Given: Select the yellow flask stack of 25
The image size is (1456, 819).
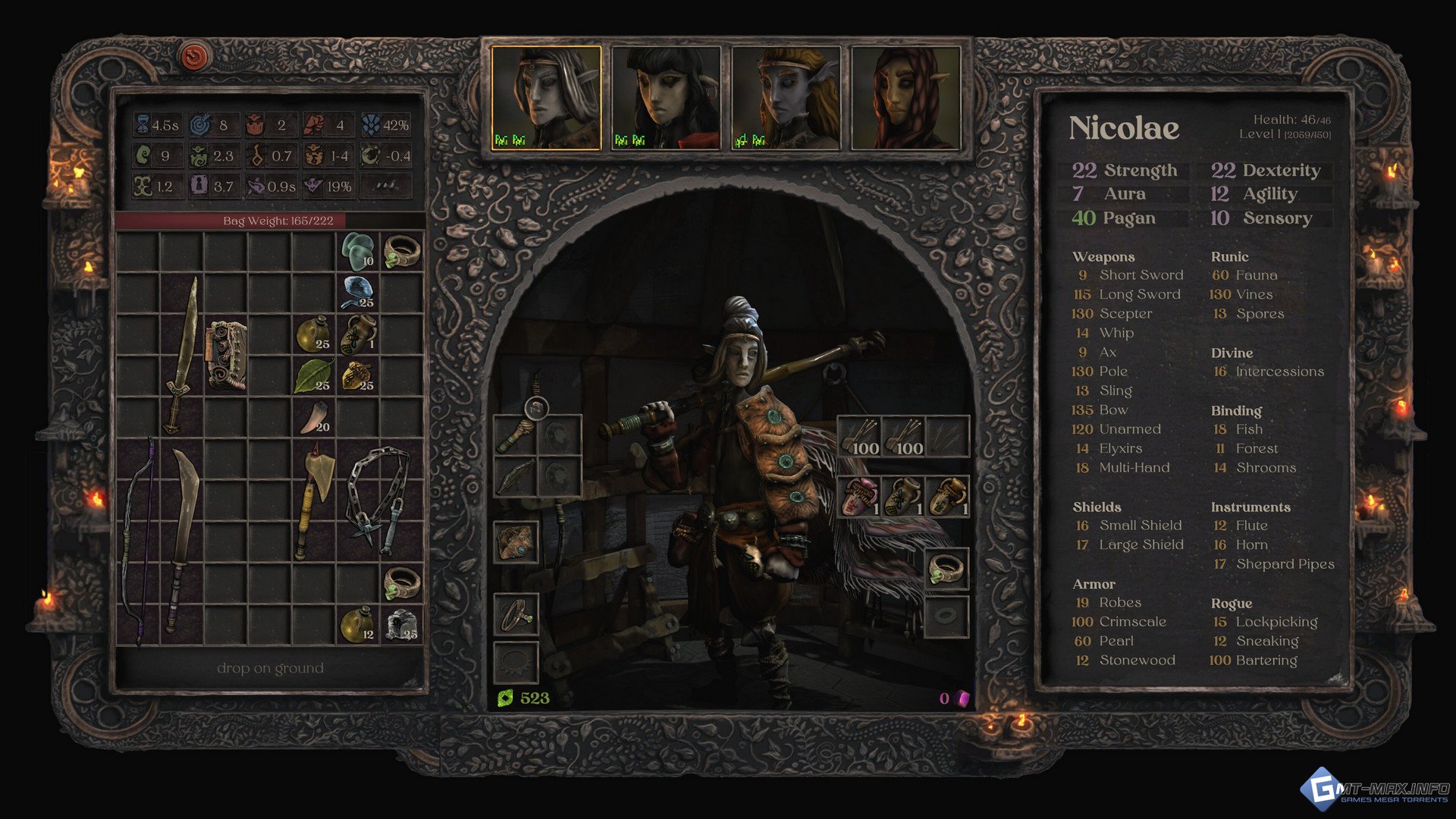Looking at the screenshot, I should point(313,334).
